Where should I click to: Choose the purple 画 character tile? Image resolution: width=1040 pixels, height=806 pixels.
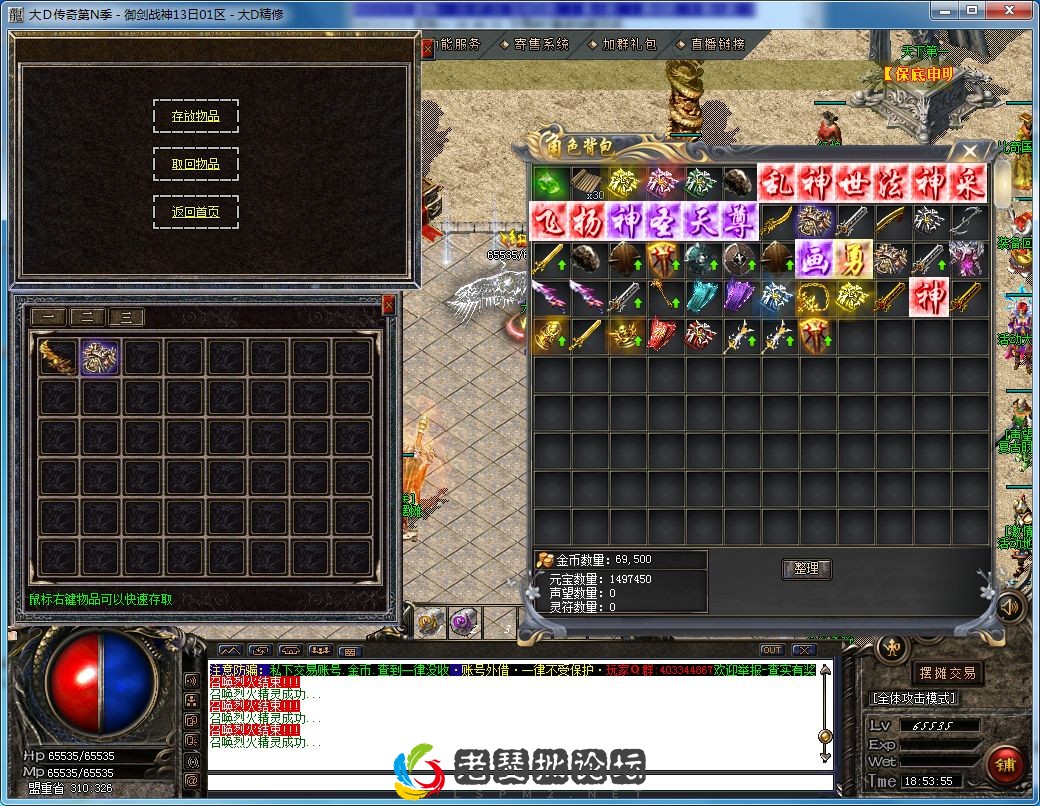(814, 258)
